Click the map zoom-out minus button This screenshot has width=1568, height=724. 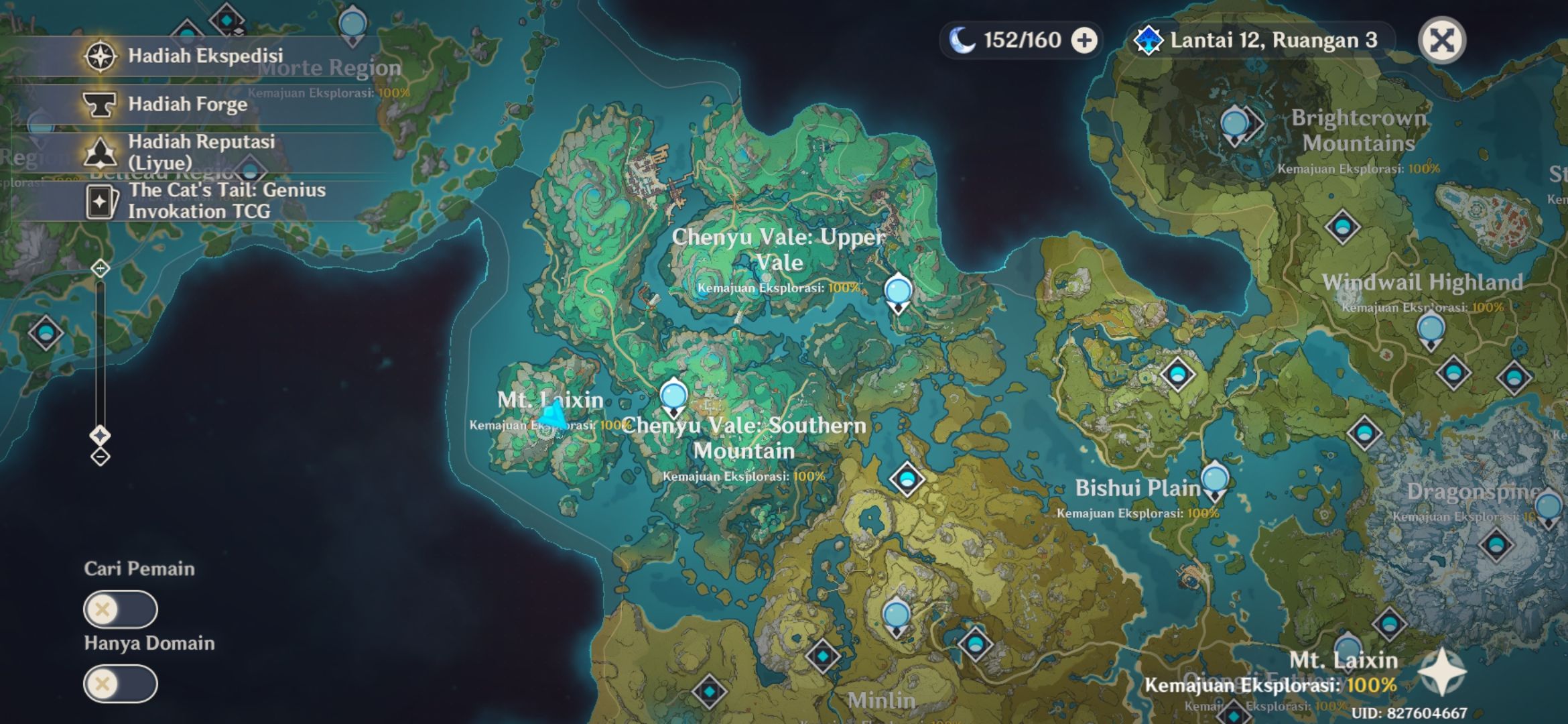[x=100, y=457]
